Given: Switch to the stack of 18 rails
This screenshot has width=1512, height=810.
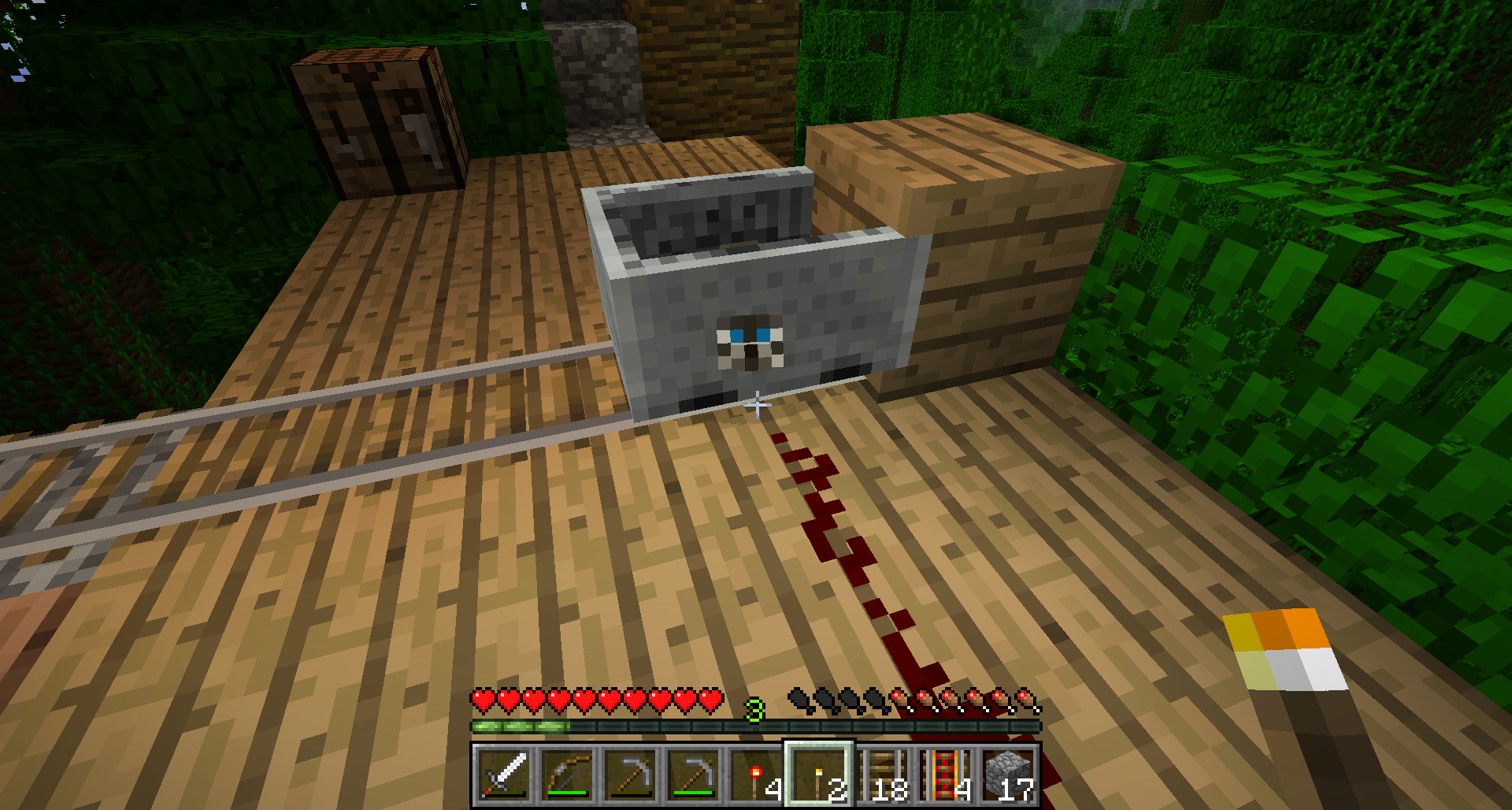Looking at the screenshot, I should point(884,775).
